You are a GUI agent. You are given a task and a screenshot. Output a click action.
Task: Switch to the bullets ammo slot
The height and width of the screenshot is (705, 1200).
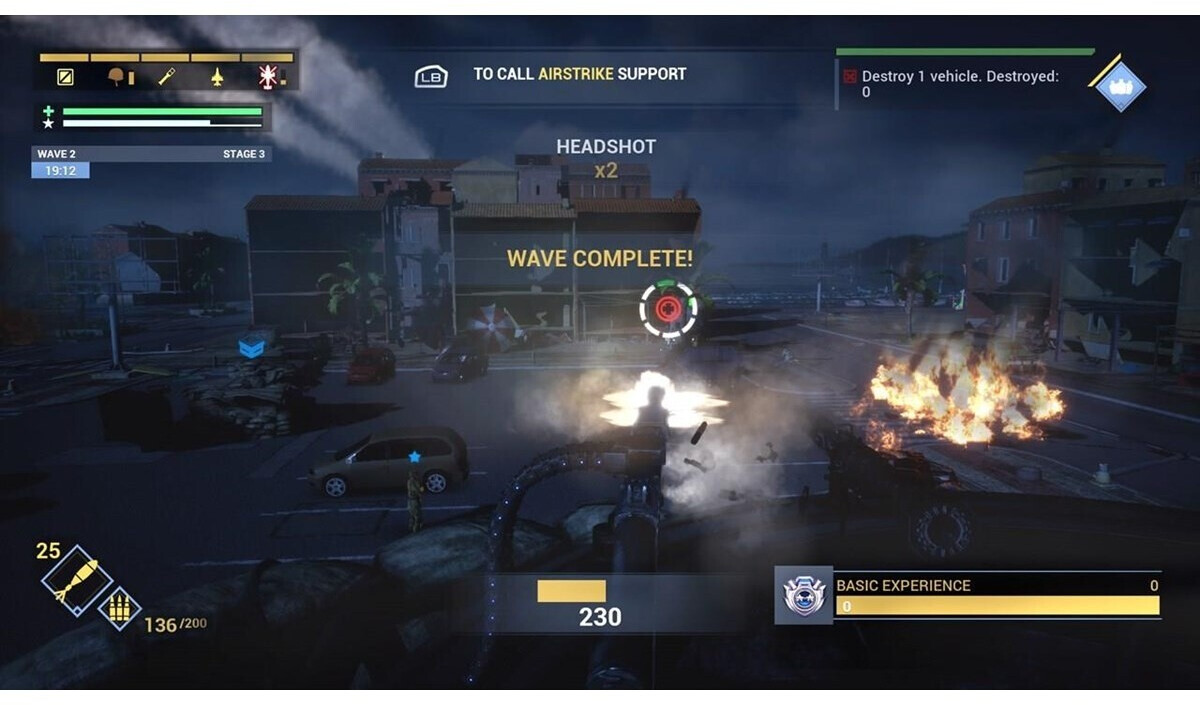118,608
